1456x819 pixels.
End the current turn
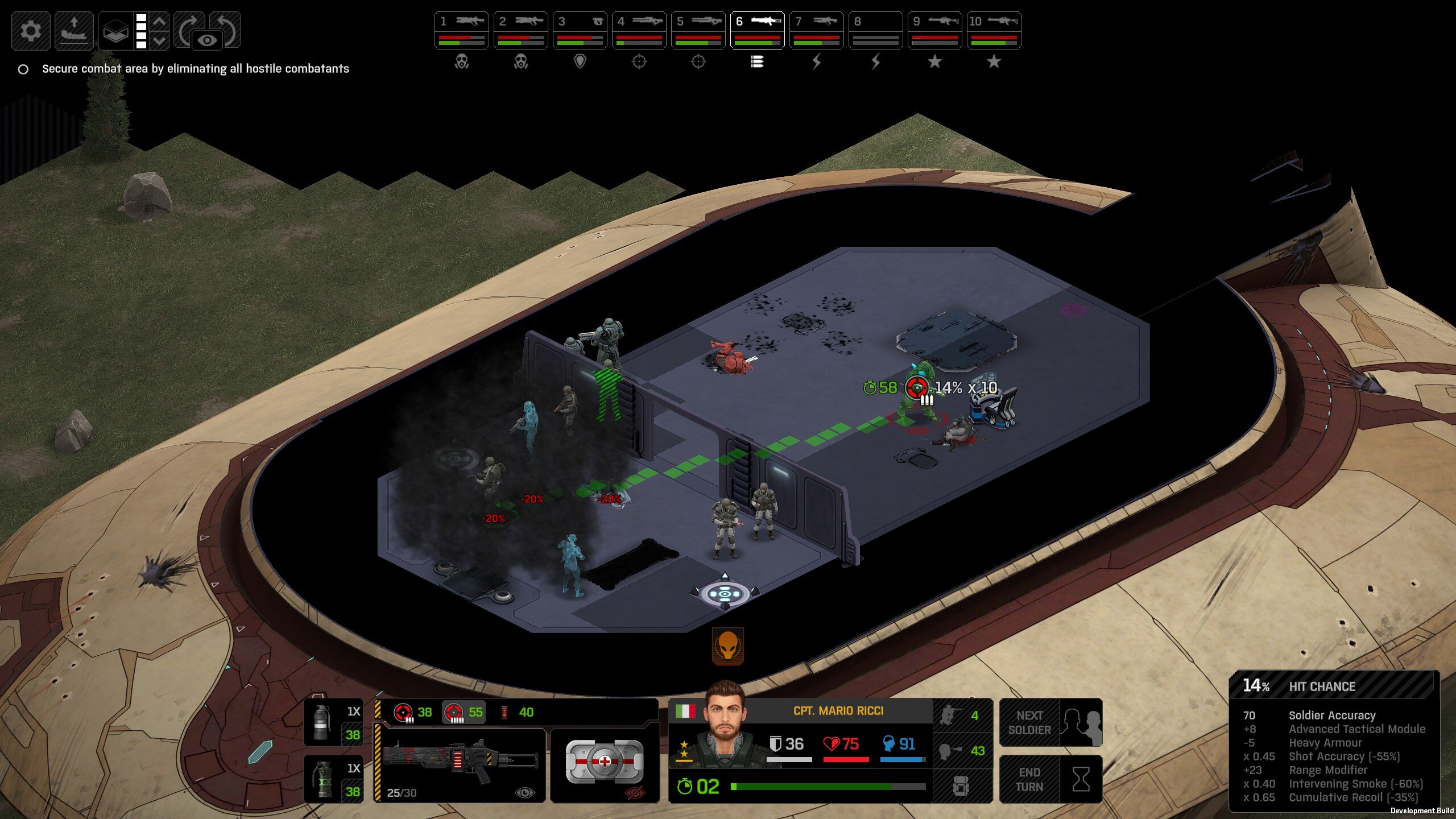(x=1050, y=779)
